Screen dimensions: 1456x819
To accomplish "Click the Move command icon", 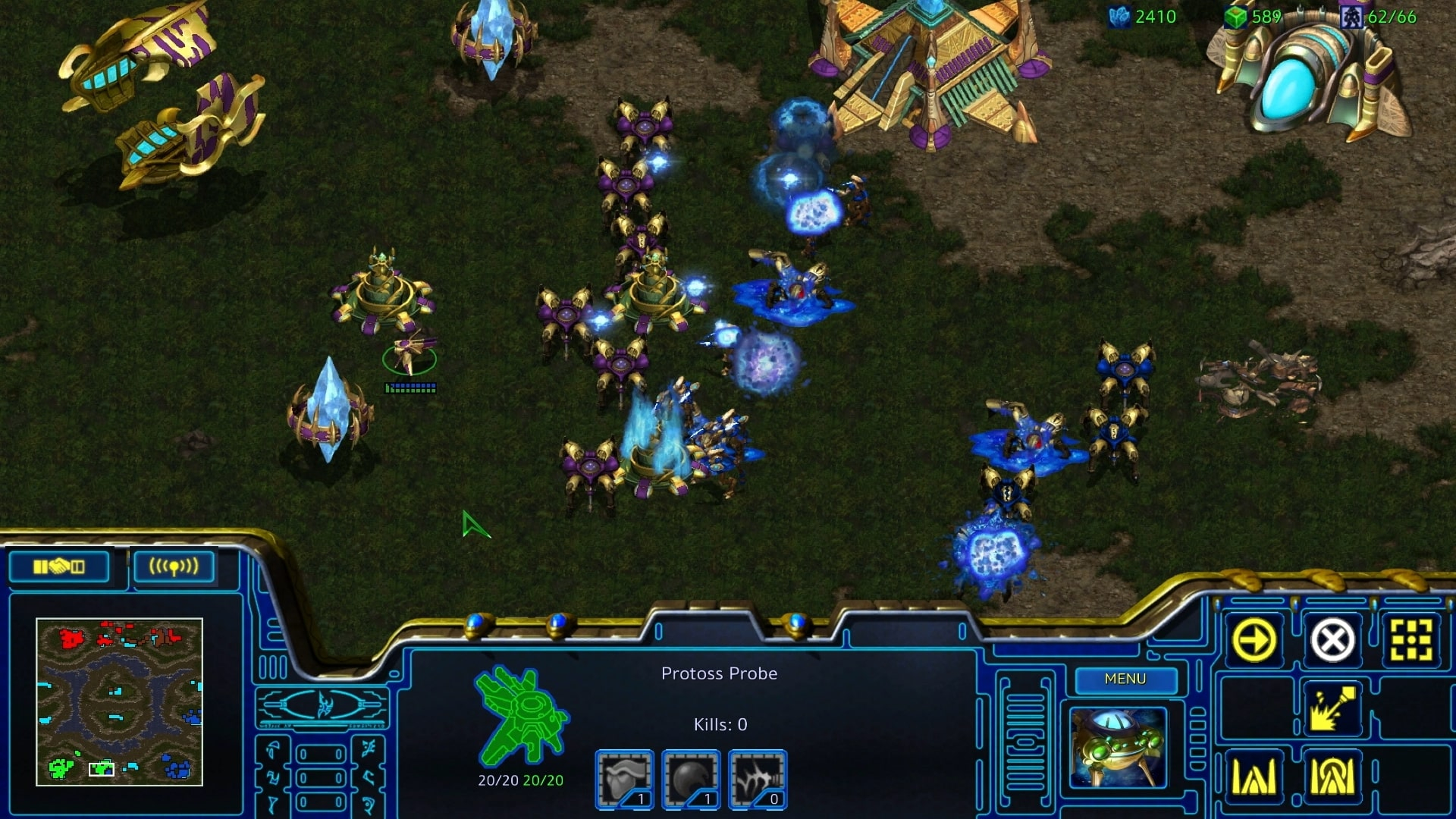I will (x=1254, y=640).
